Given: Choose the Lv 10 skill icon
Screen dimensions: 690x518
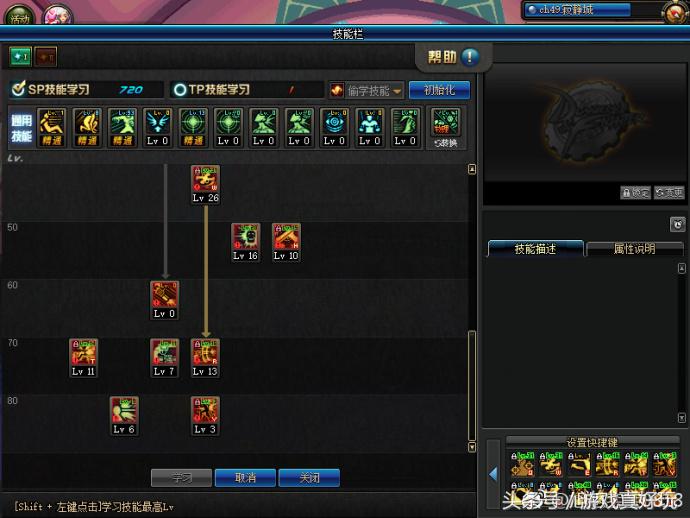Looking at the screenshot, I should 286,237.
